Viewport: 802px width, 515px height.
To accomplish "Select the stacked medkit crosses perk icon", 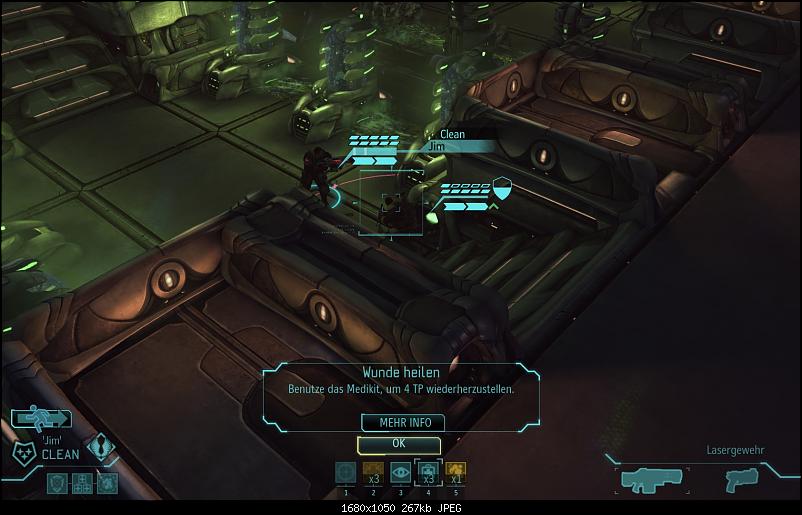I will (82, 483).
